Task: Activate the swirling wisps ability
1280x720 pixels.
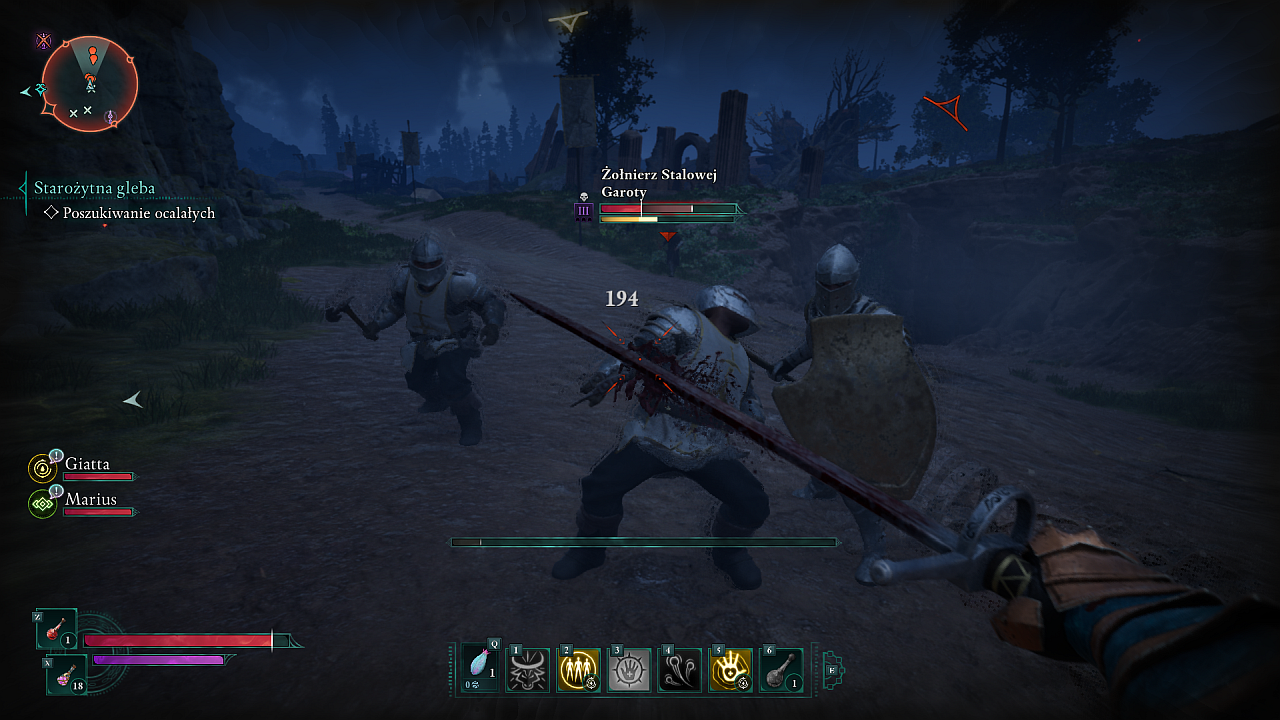Action: pyautogui.click(x=680, y=670)
